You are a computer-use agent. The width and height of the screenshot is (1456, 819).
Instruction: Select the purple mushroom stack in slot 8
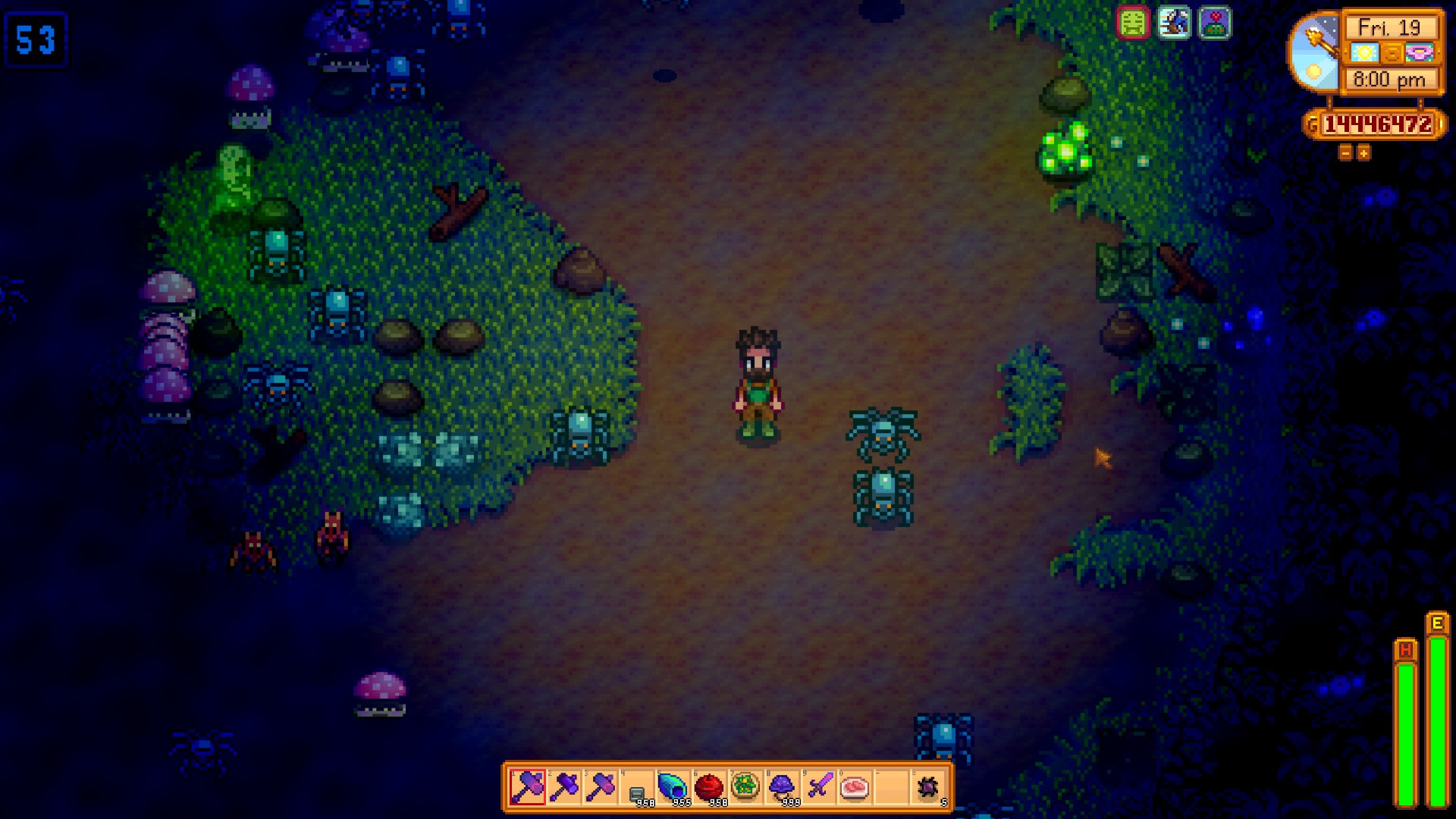(x=783, y=789)
